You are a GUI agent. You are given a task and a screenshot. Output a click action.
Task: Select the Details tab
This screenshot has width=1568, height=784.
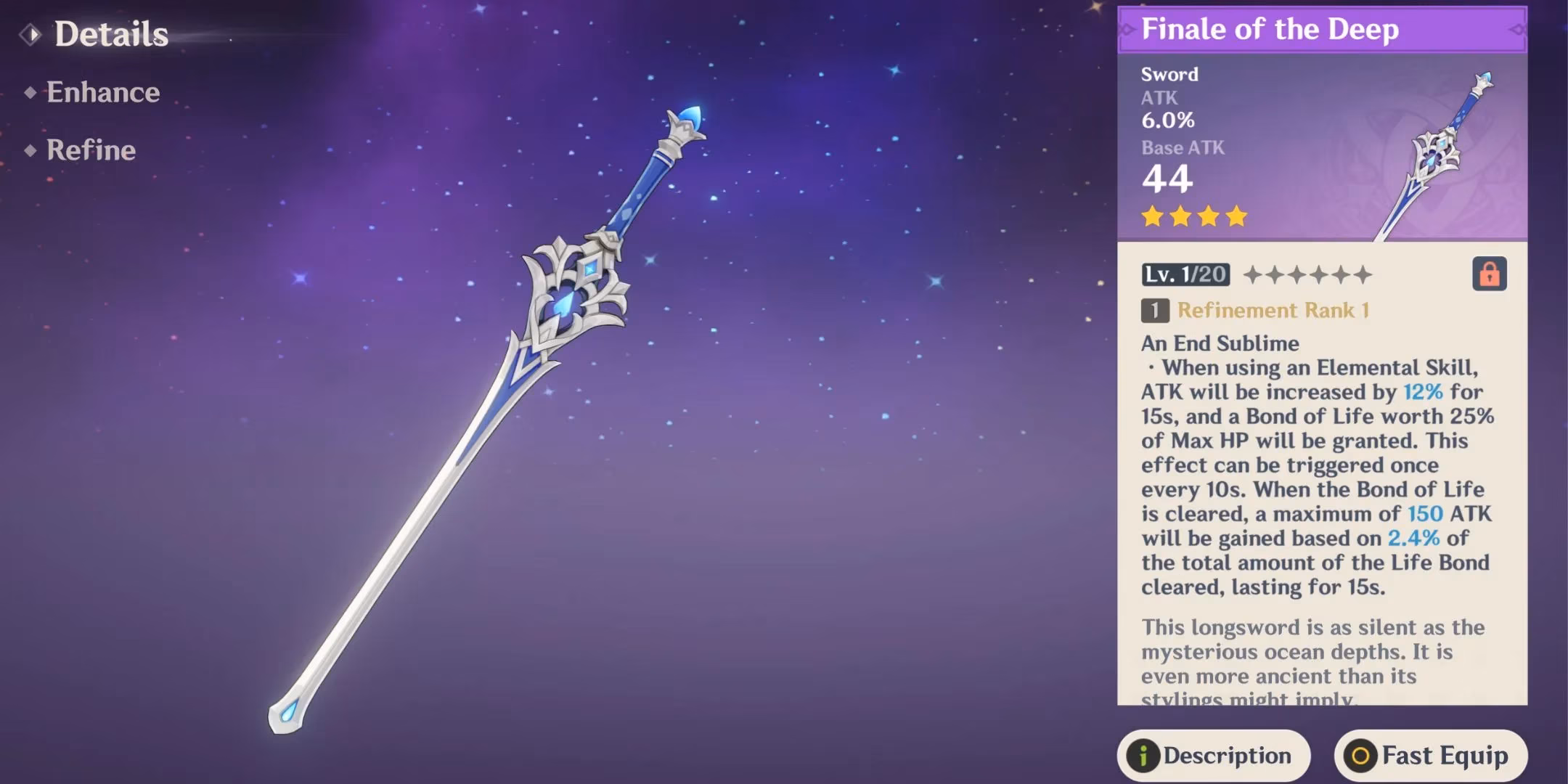111,33
